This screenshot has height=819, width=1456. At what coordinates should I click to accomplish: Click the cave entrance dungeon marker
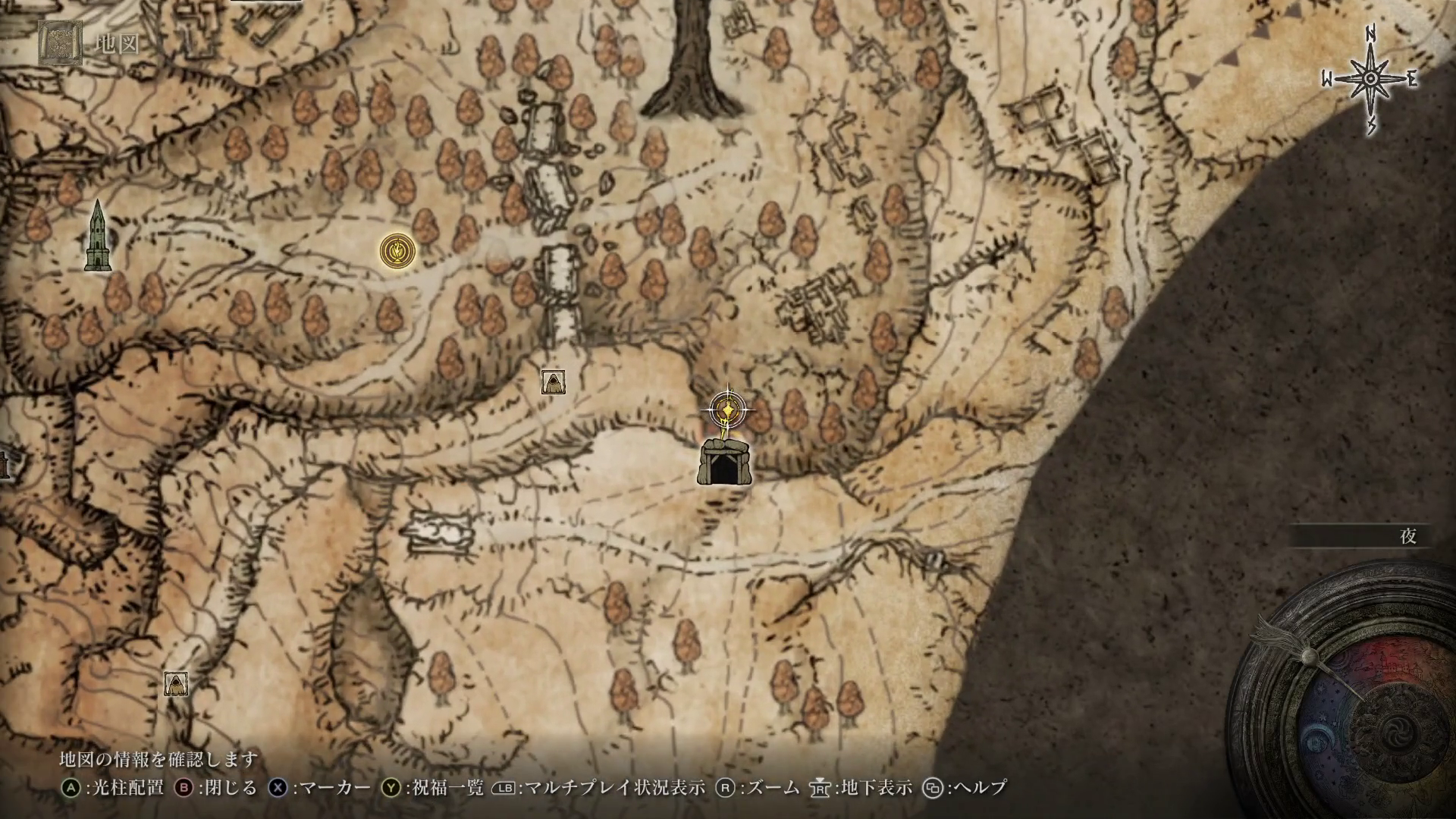tap(724, 463)
